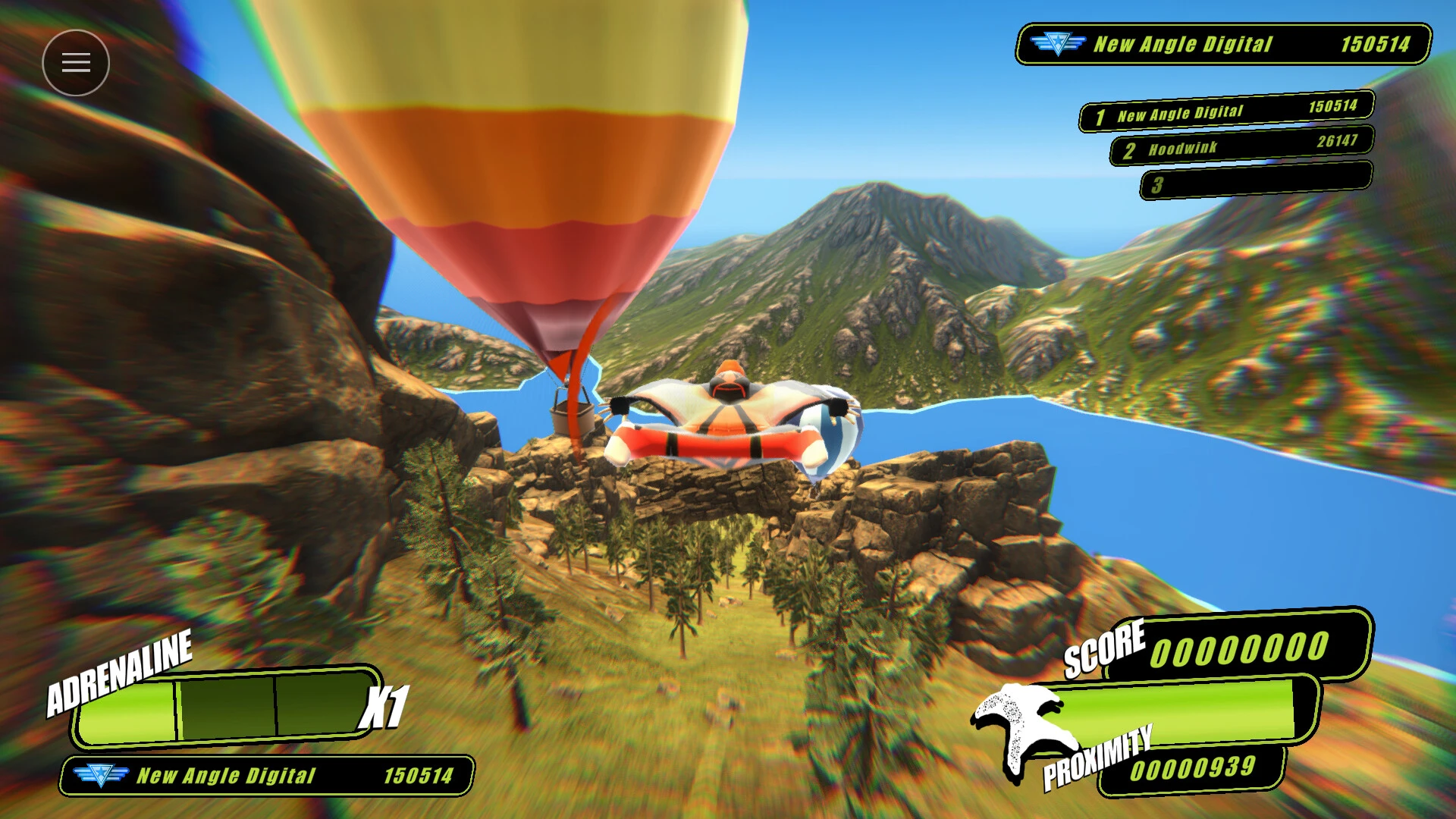
Task: Open the hamburger menu
Action: (x=76, y=61)
